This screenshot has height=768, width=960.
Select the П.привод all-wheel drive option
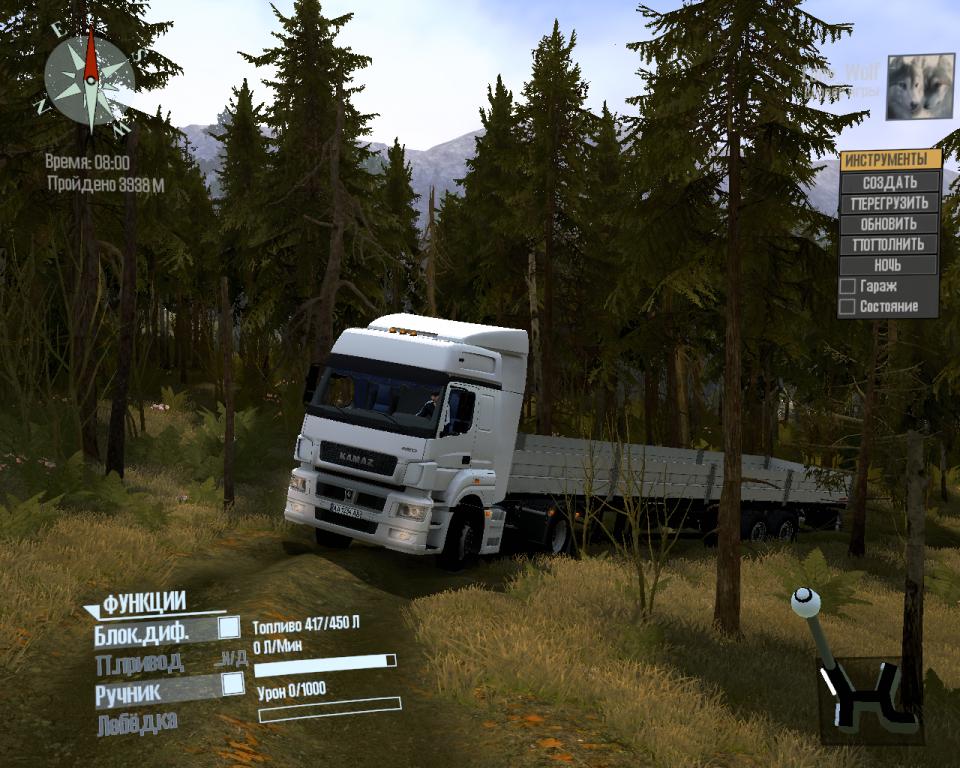pyautogui.click(x=140, y=662)
